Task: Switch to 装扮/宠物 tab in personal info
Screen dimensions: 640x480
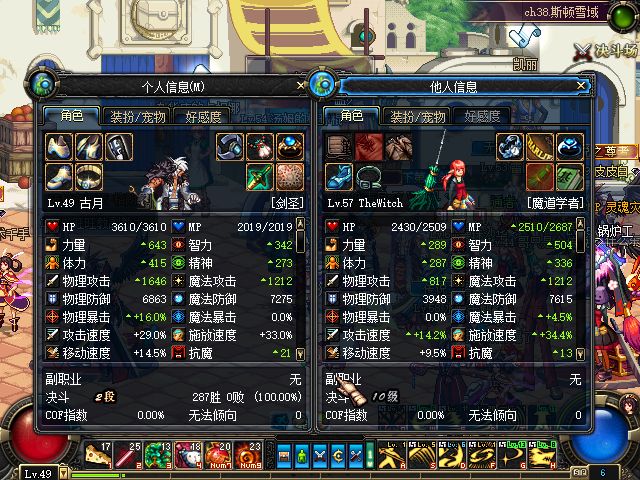Action: pos(138,117)
